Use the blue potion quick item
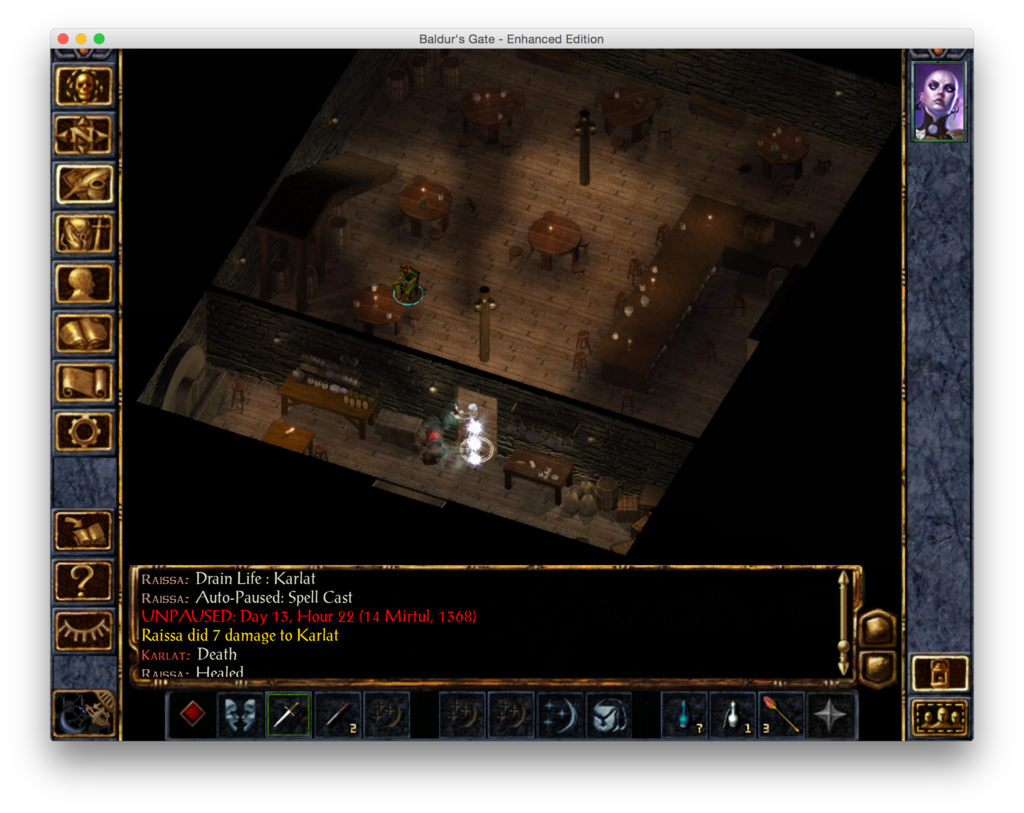The height and width of the screenshot is (813, 1024). tap(684, 715)
